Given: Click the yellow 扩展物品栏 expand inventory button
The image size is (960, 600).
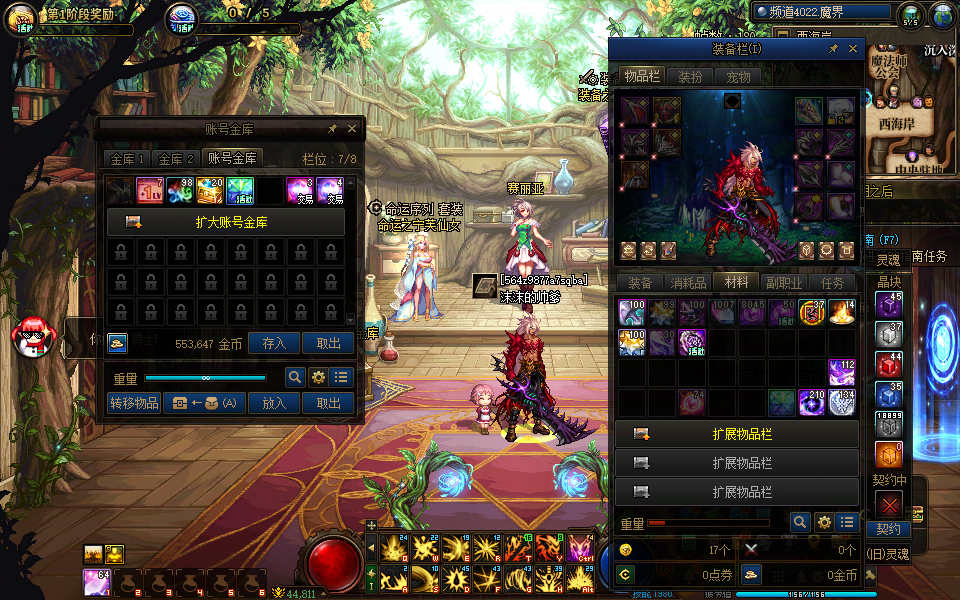Looking at the screenshot, I should click(738, 434).
